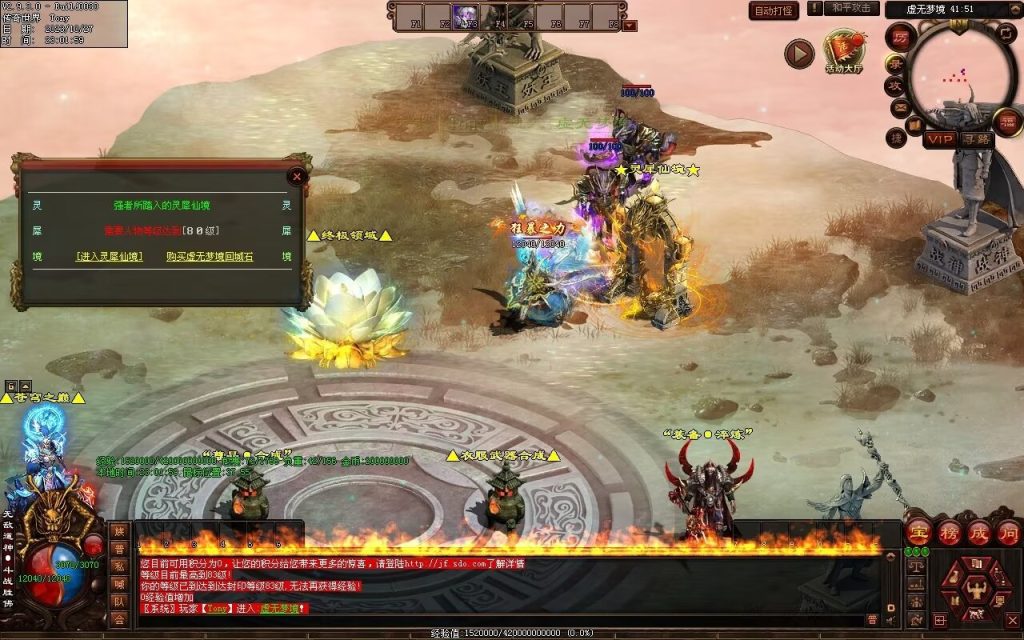Open the 成 achievements orb
Screen dimensions: 1024x640
(x=979, y=533)
